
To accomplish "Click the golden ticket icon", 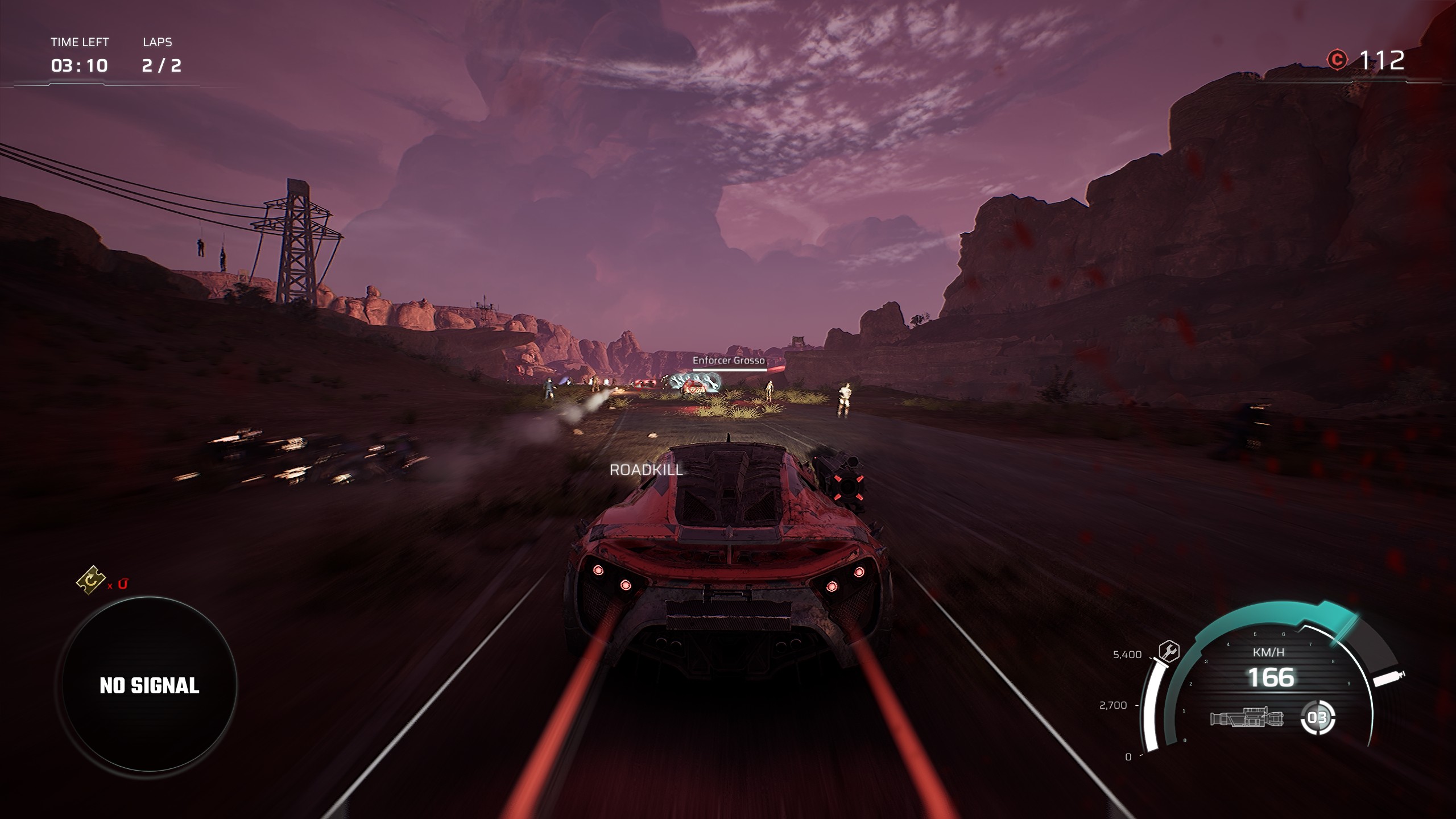I will (91, 580).
